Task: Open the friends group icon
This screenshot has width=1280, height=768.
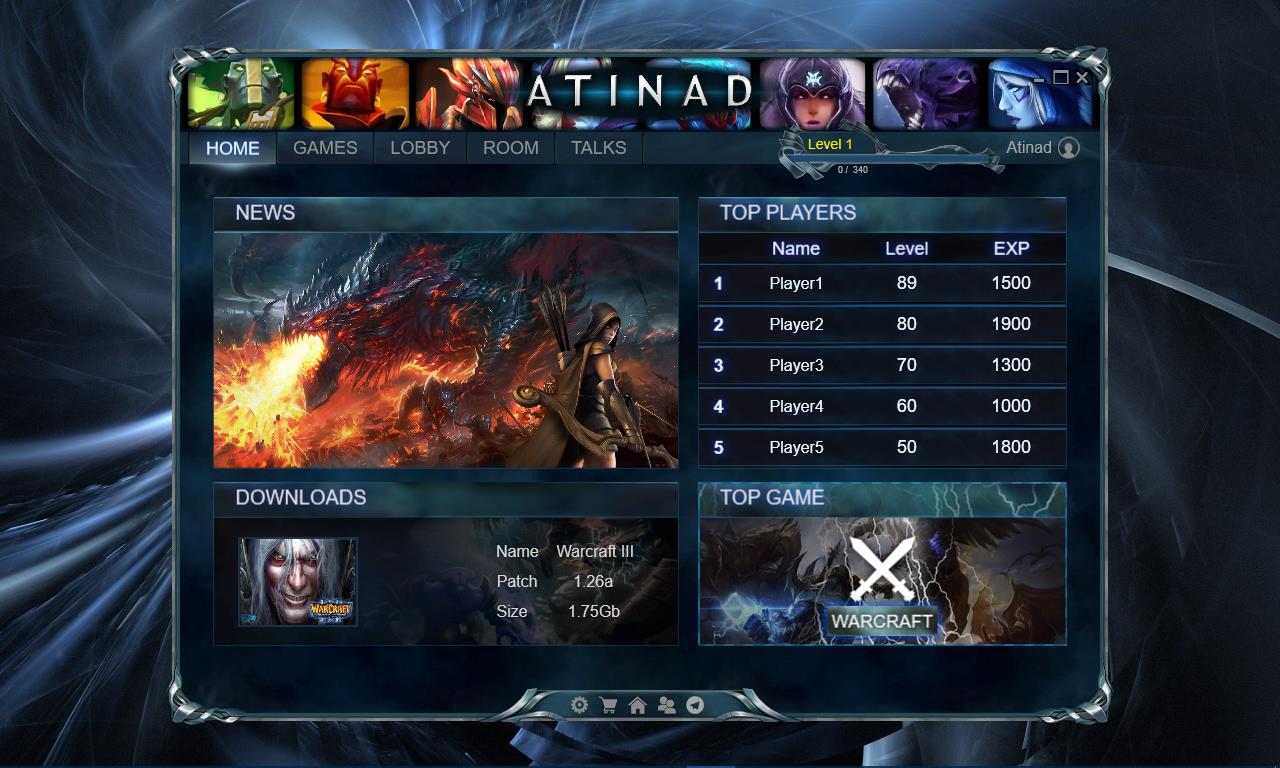Action: [x=666, y=705]
